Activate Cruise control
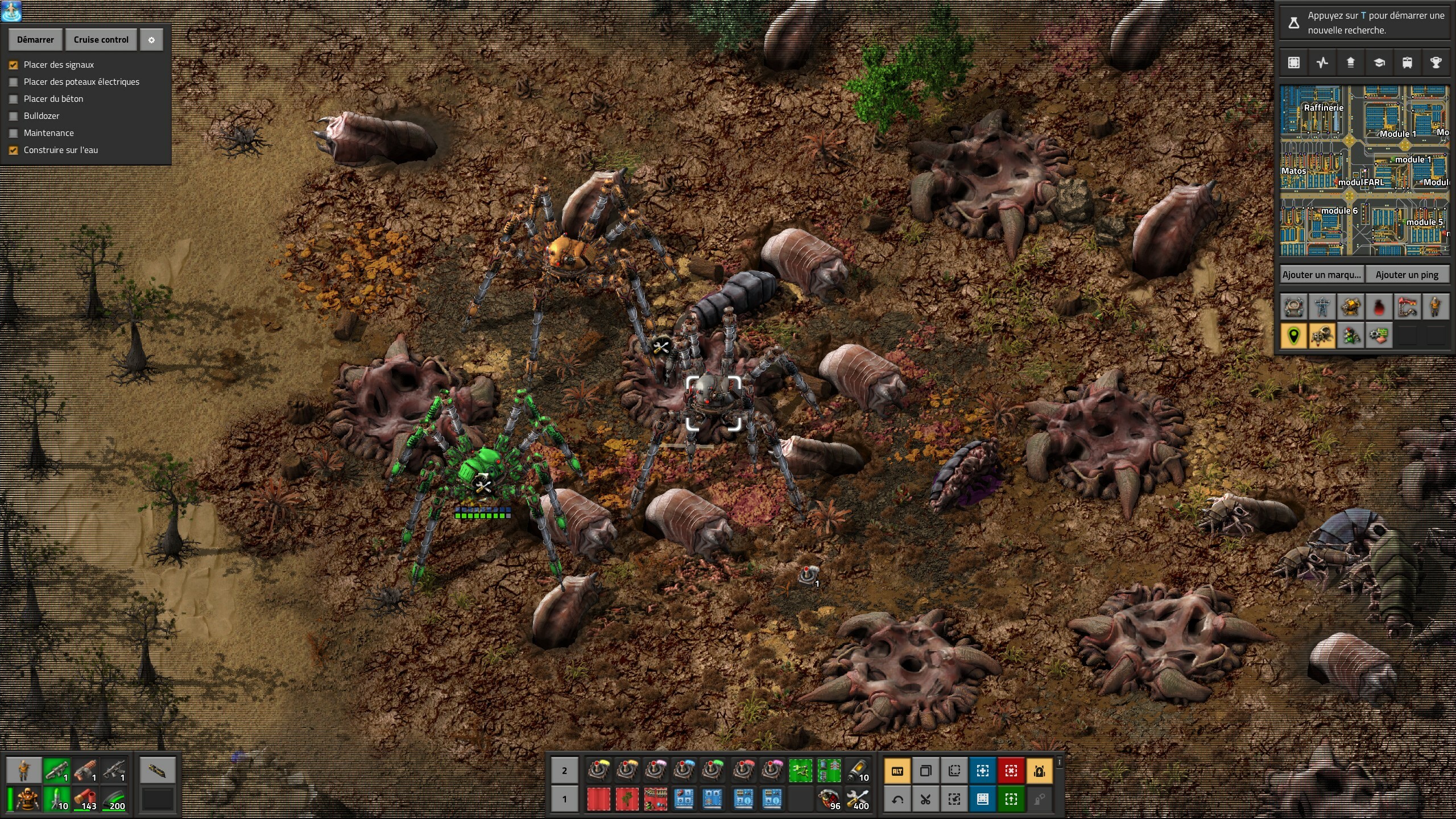1456x819 pixels. [101, 40]
